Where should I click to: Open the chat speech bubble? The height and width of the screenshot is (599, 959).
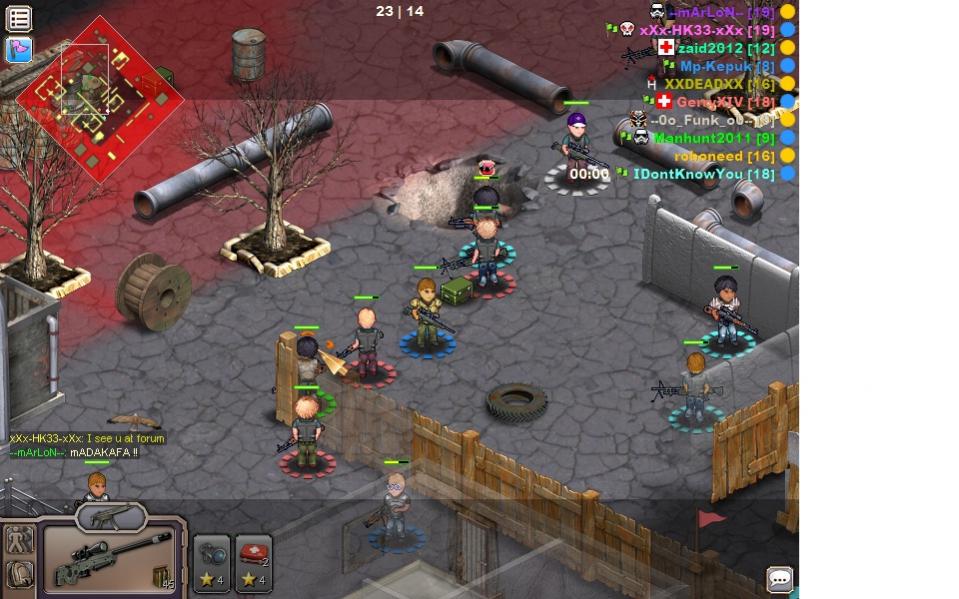pos(779,579)
